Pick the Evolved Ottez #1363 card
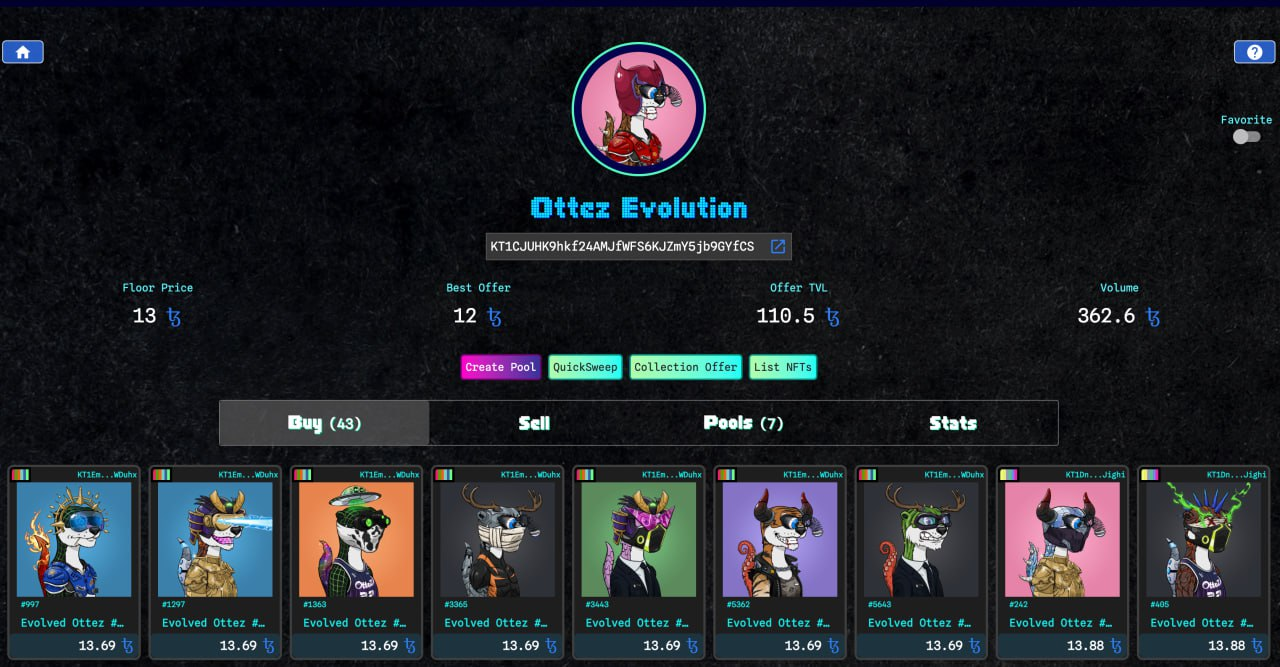The image size is (1280, 667). pyautogui.click(x=356, y=540)
